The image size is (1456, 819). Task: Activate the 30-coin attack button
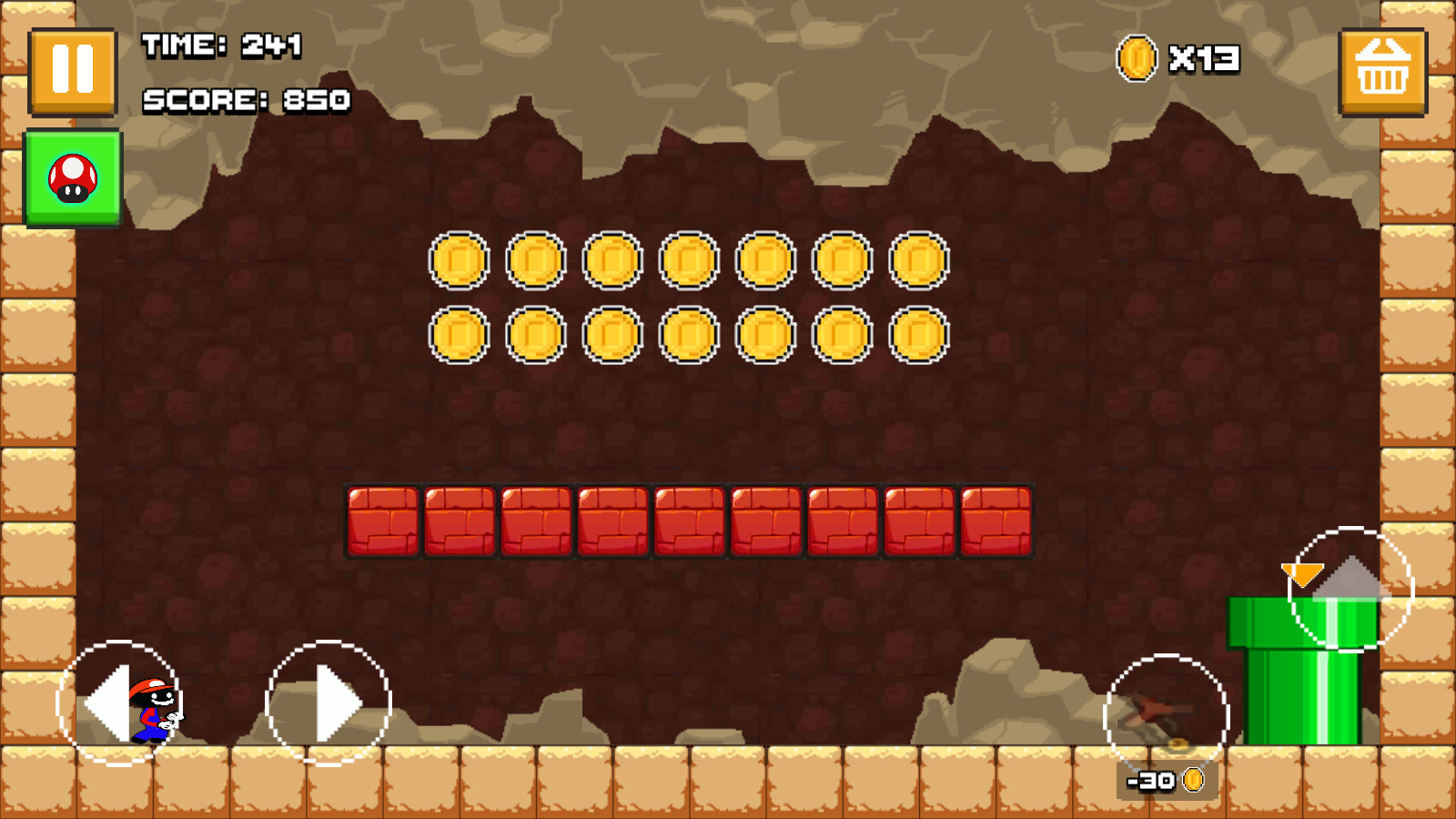(x=1166, y=716)
